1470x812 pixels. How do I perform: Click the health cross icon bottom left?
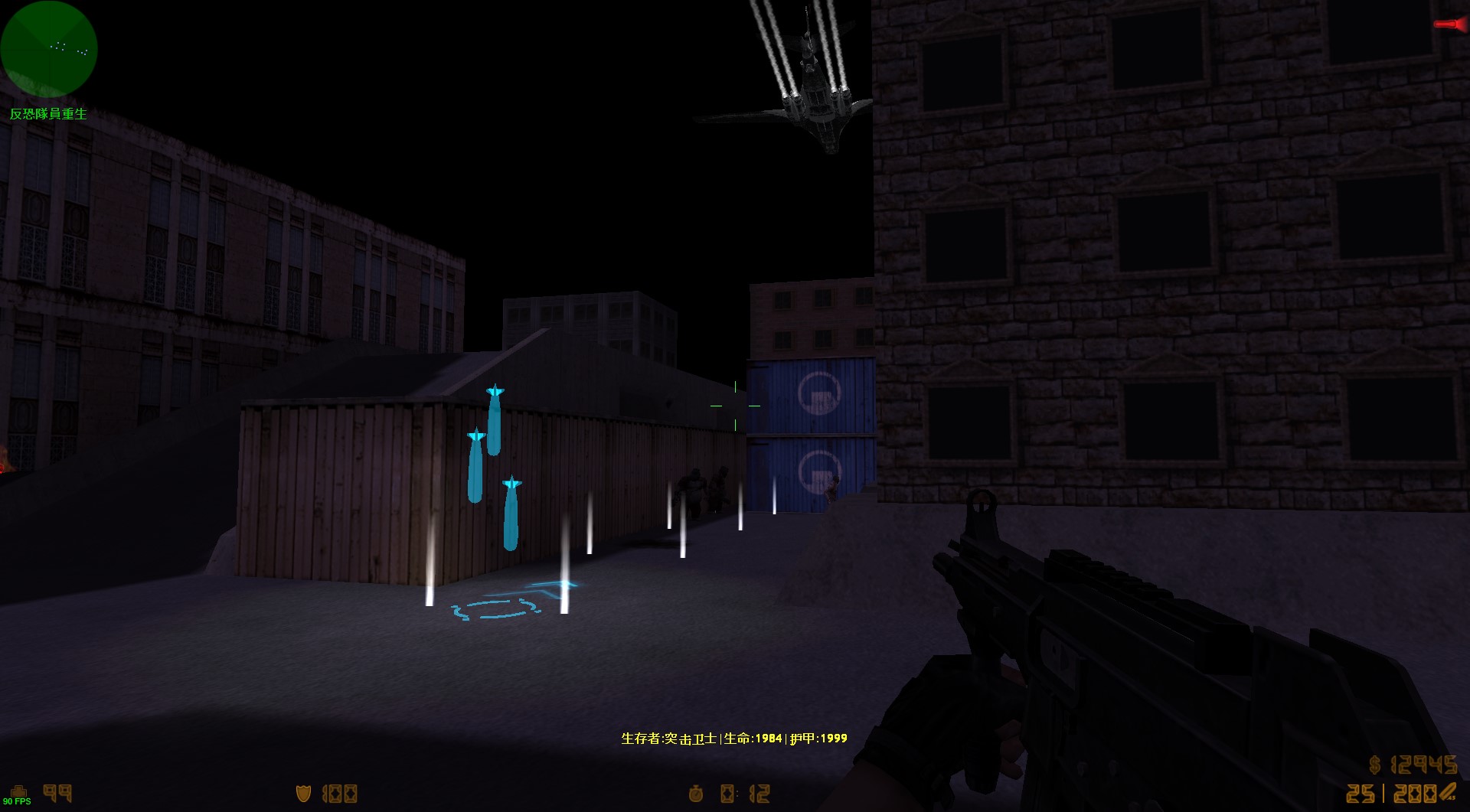[x=18, y=791]
